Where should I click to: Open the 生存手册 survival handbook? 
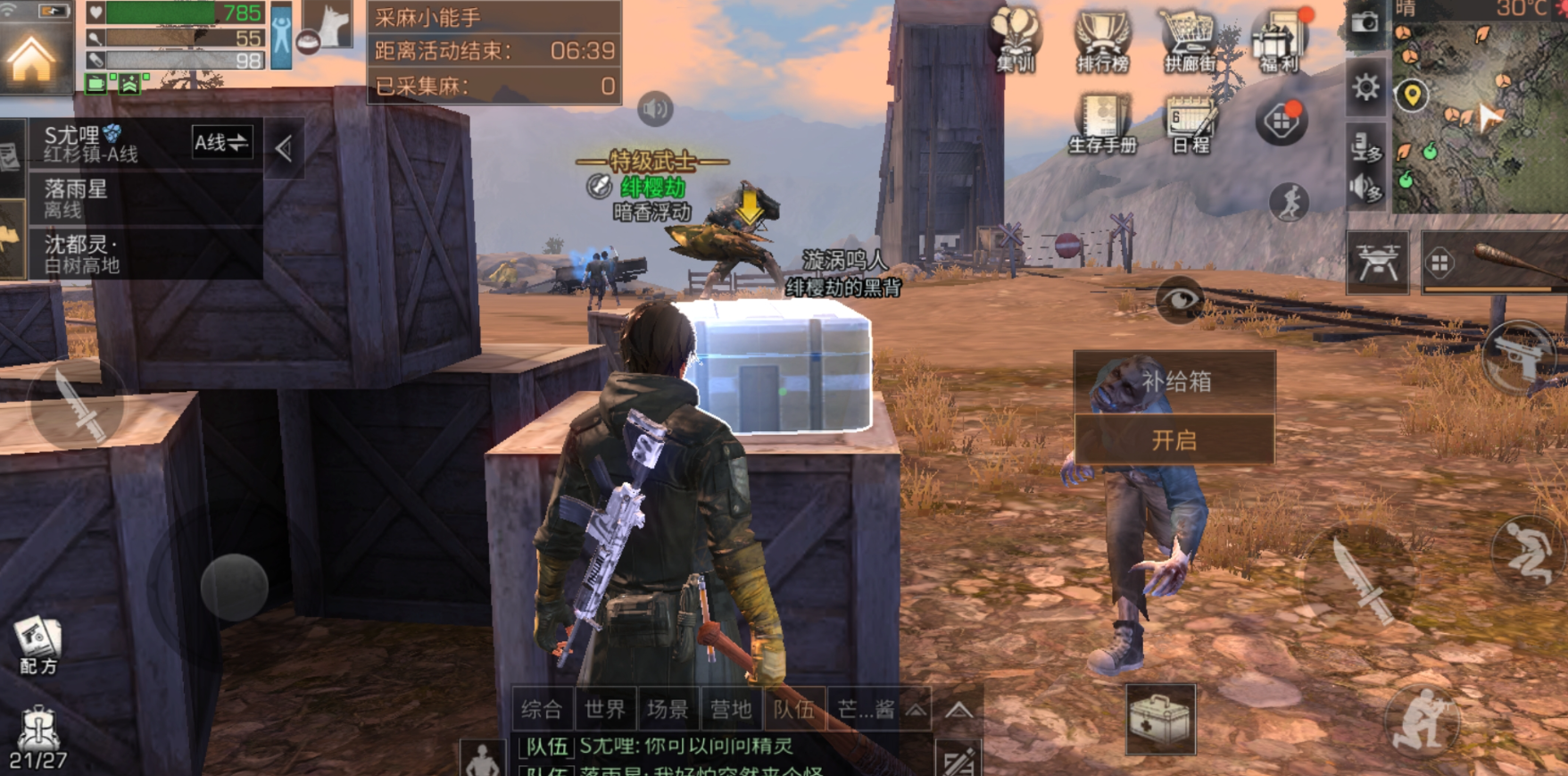pos(1103,123)
